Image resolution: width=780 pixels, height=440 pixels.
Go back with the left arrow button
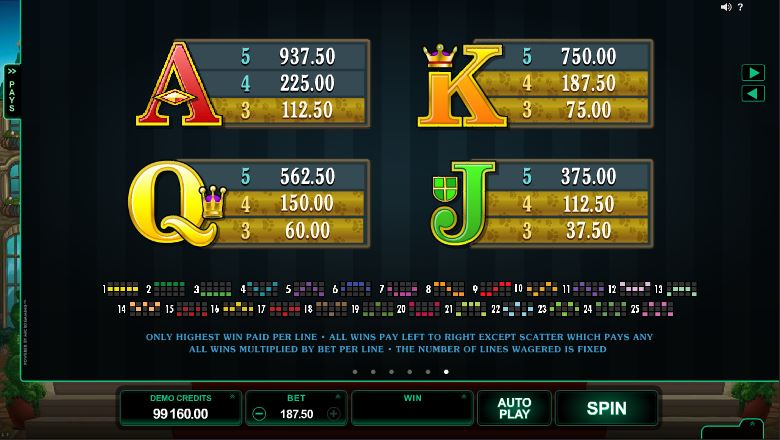tap(752, 93)
